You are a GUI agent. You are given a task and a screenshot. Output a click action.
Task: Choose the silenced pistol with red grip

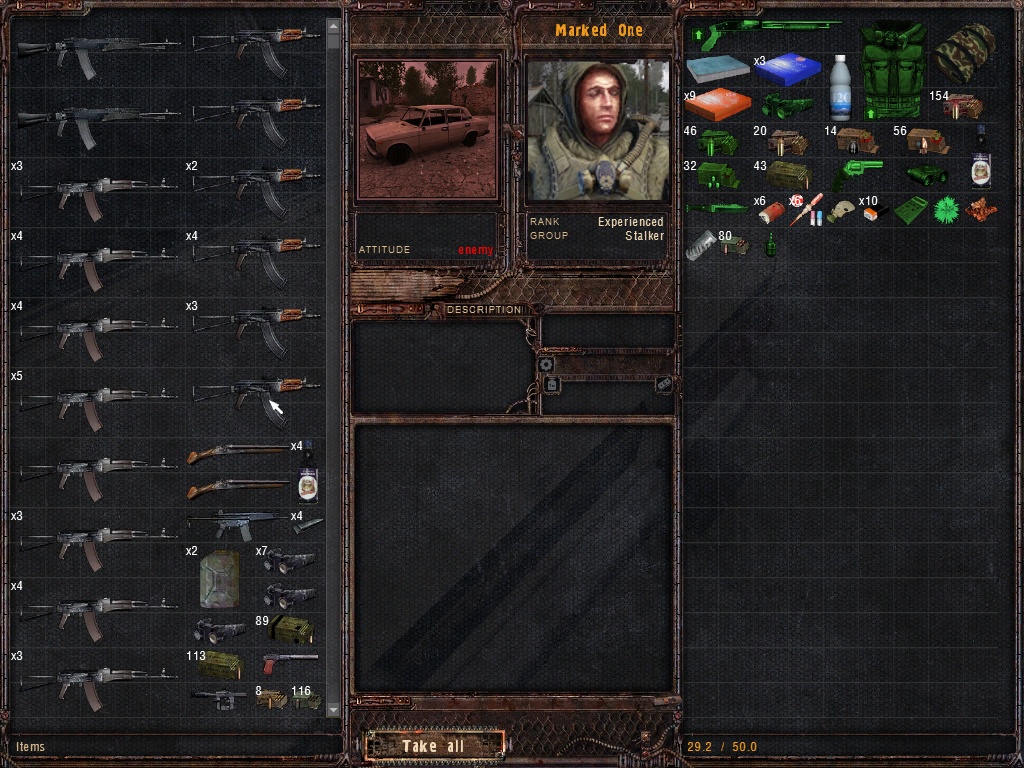pyautogui.click(x=289, y=661)
